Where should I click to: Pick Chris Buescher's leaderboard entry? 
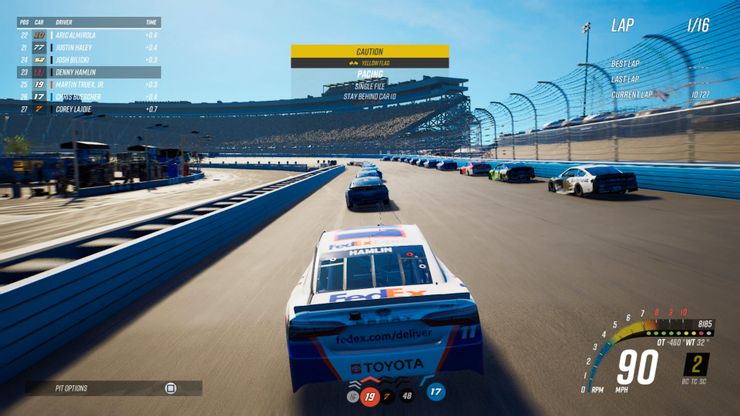click(x=88, y=97)
